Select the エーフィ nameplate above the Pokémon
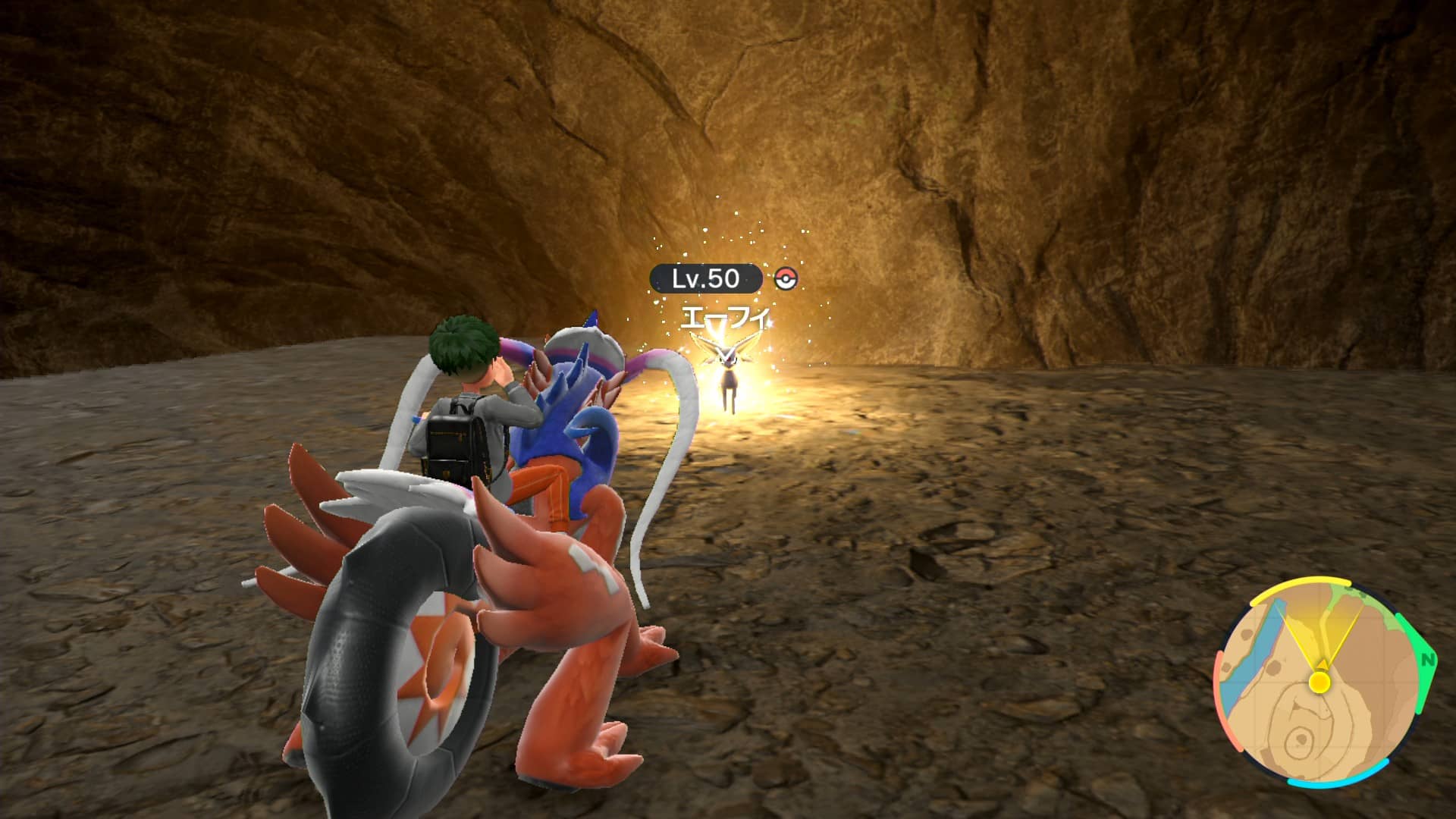This screenshot has height=819, width=1456. click(x=726, y=315)
